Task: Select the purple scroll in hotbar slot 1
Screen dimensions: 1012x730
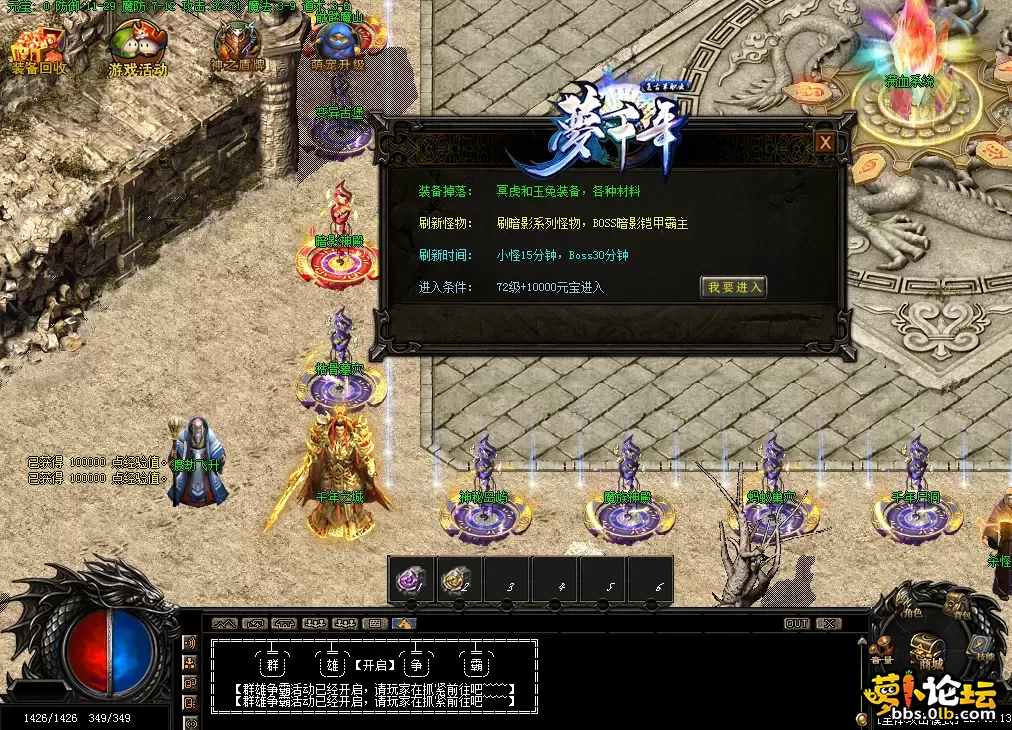Action: [411, 580]
